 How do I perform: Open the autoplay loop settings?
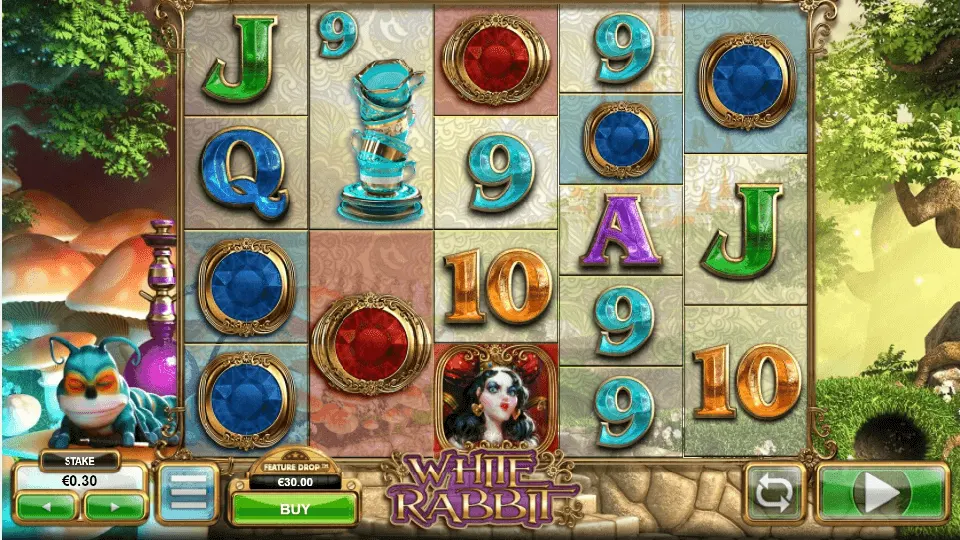[775, 493]
